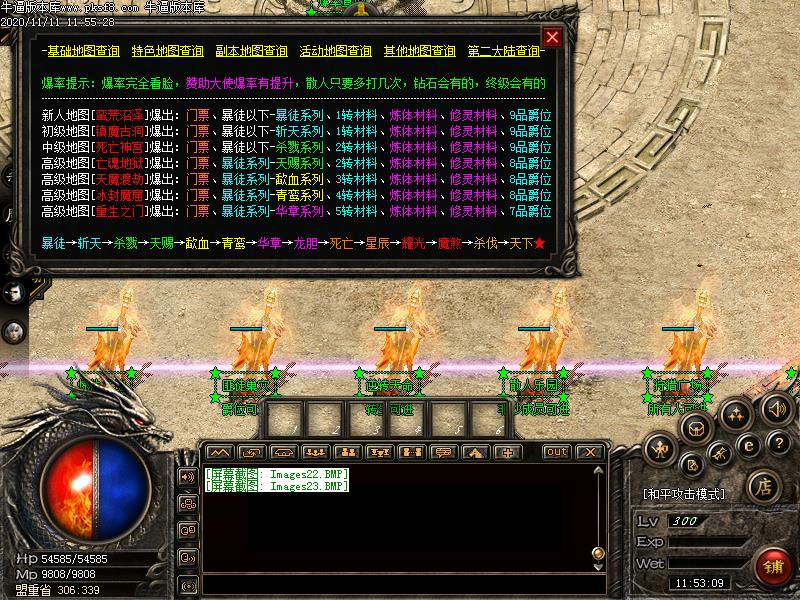Select the 副本地图查询 link
The width and height of the screenshot is (800, 600).
coord(251,51)
